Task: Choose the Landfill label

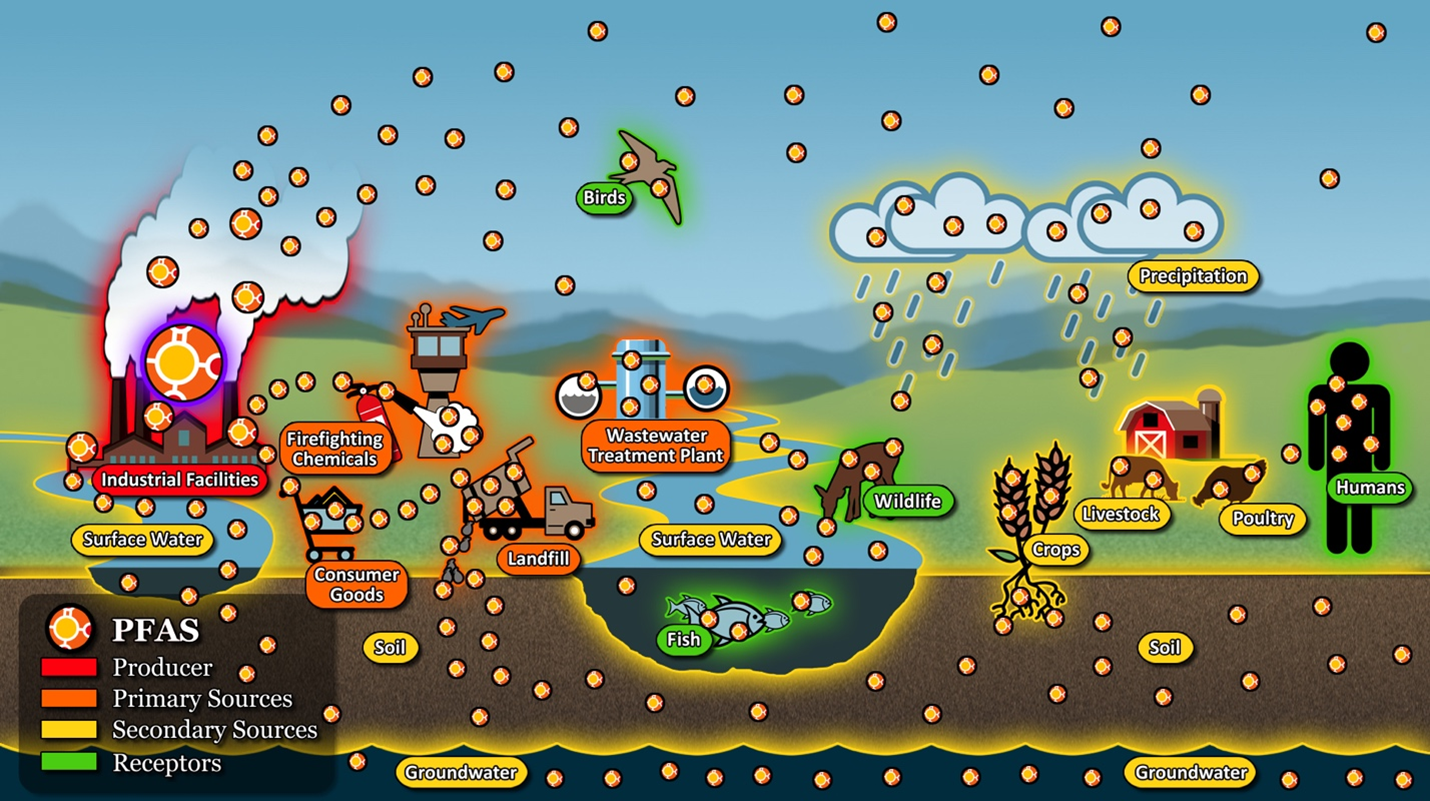Action: pos(538,559)
